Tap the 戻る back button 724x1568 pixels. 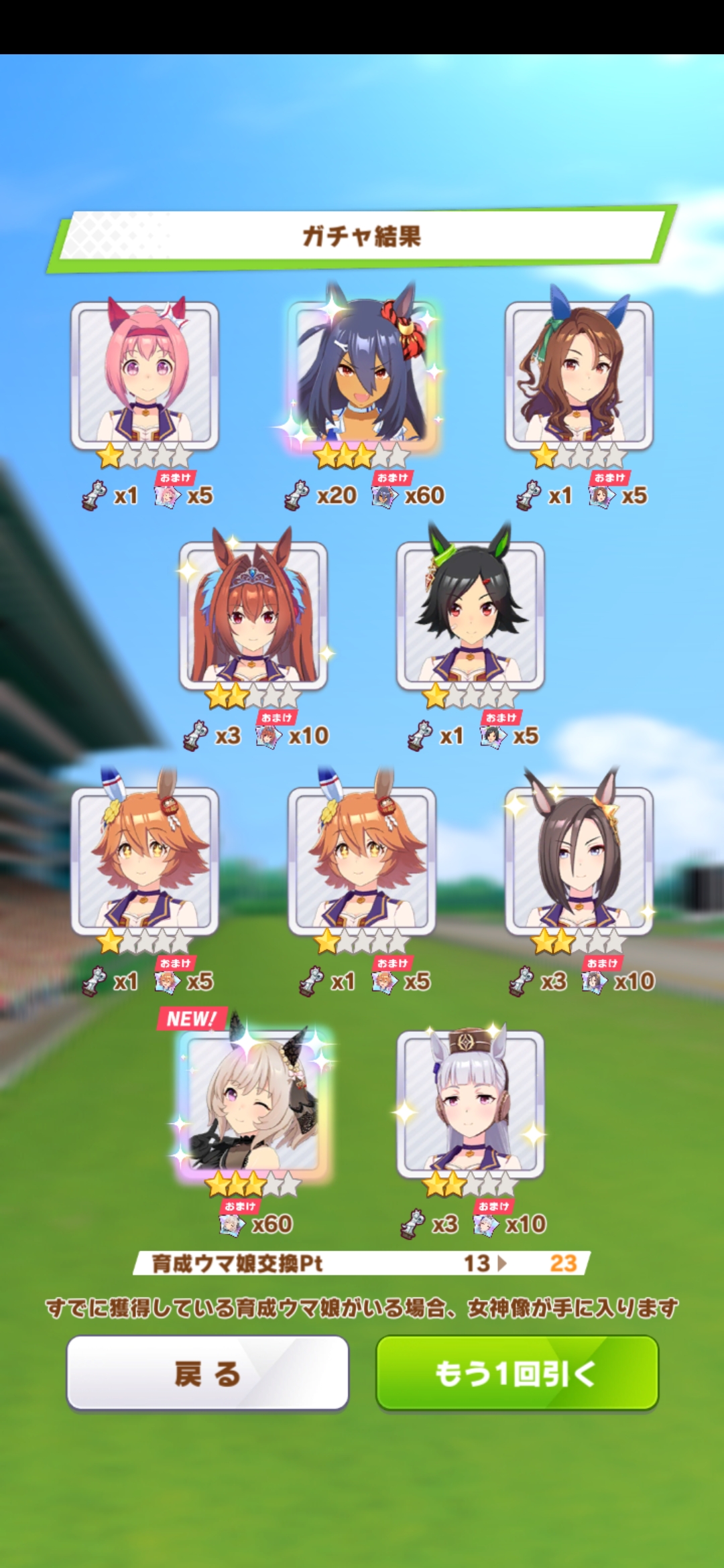coord(207,1372)
